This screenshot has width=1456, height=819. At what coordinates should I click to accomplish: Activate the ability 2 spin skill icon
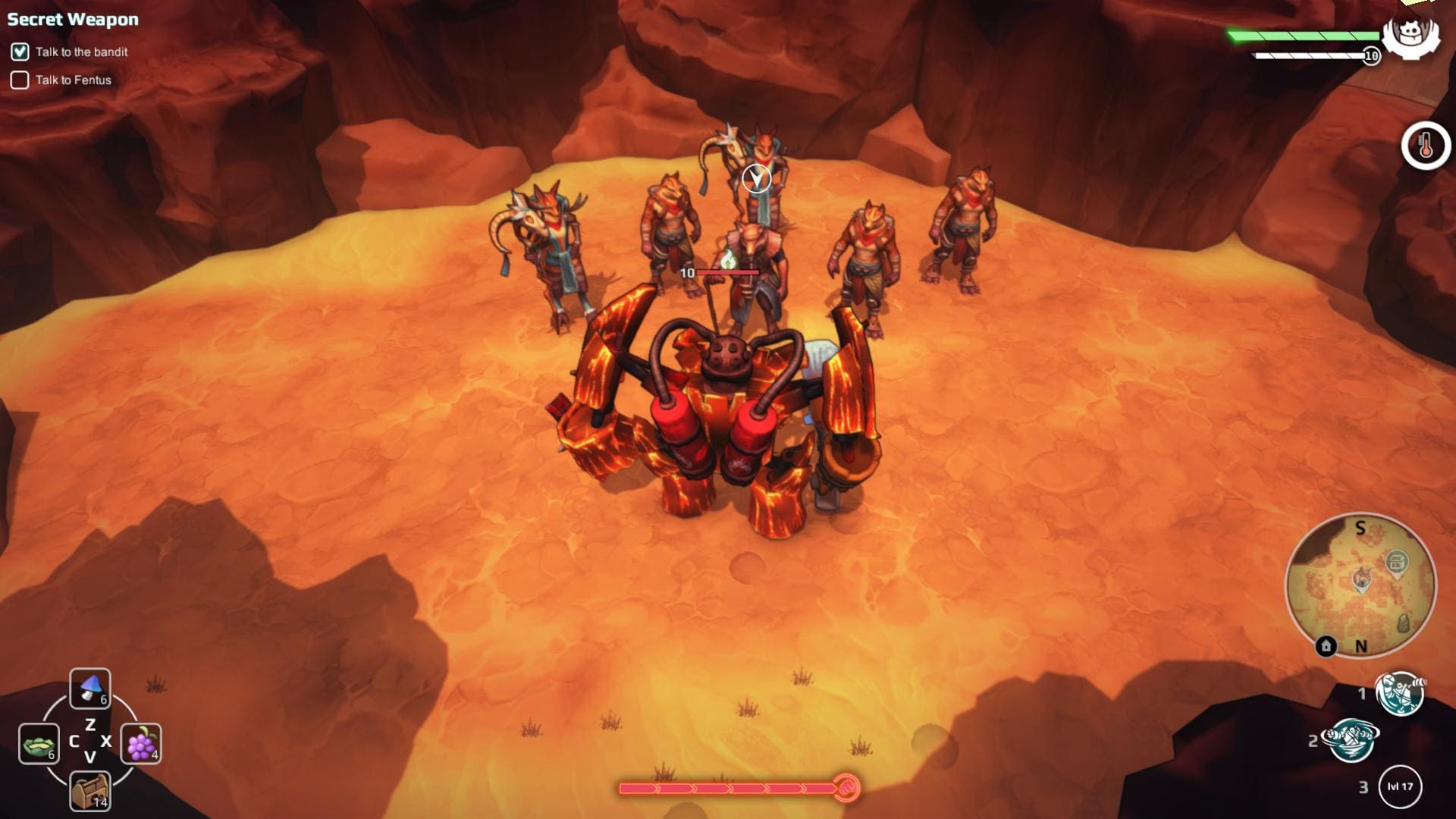1351,740
